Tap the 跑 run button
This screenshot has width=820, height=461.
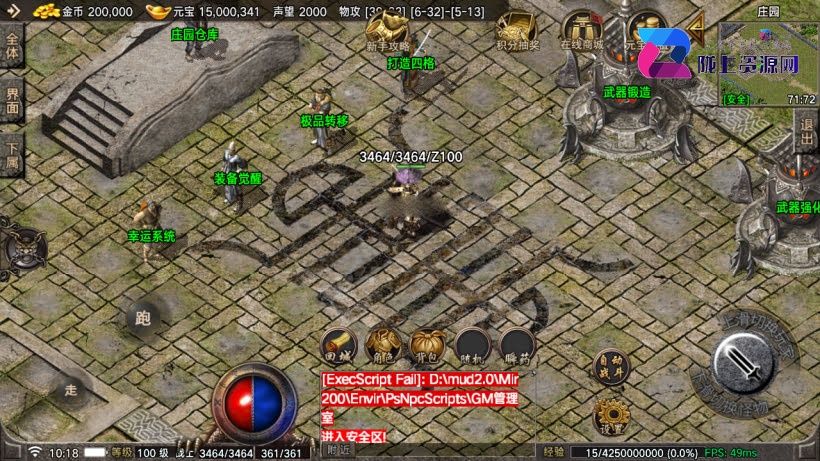pos(143,318)
